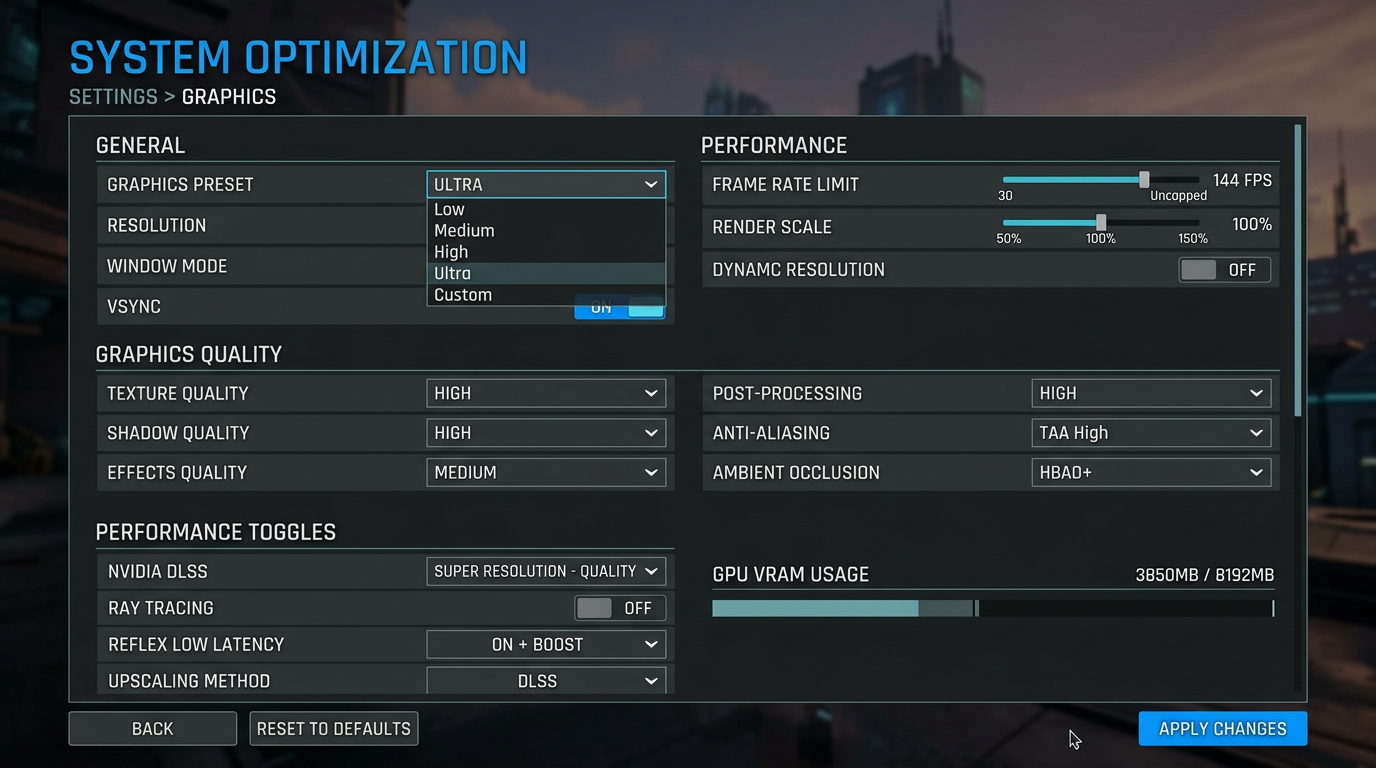1376x768 pixels.
Task: Toggle Ray Tracing on
Action: click(620, 608)
